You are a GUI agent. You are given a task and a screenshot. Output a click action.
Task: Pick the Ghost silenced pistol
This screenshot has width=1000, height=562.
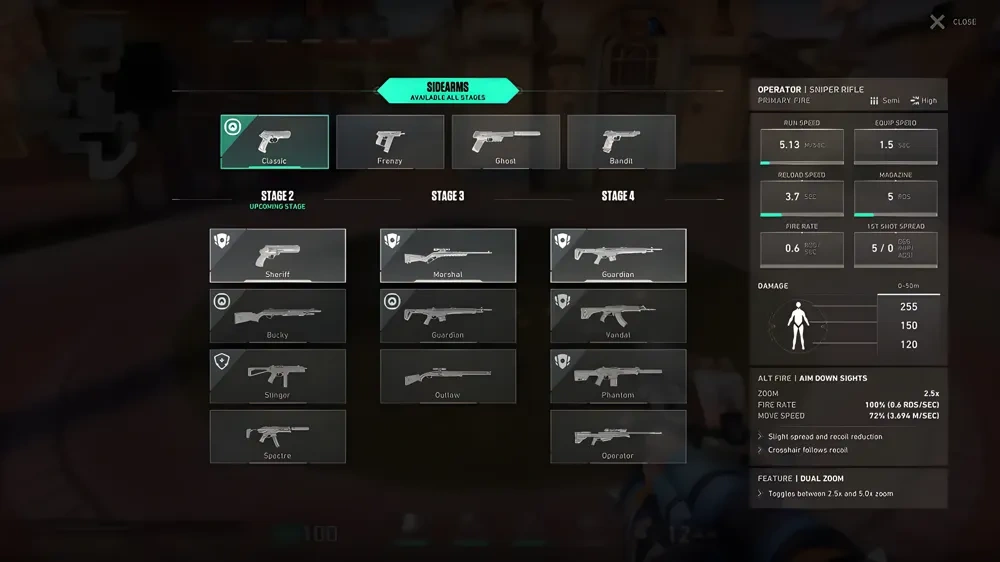click(506, 142)
